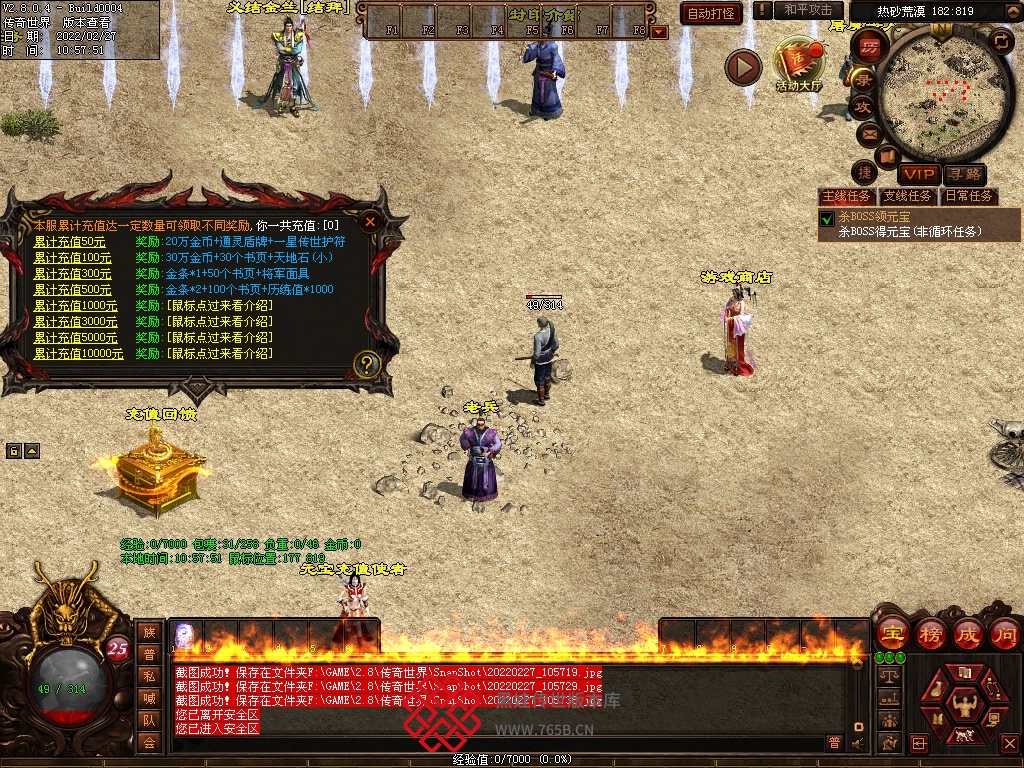Select the 累计充值50元 reward link
The width and height of the screenshot is (1024, 768).
[x=69, y=242]
